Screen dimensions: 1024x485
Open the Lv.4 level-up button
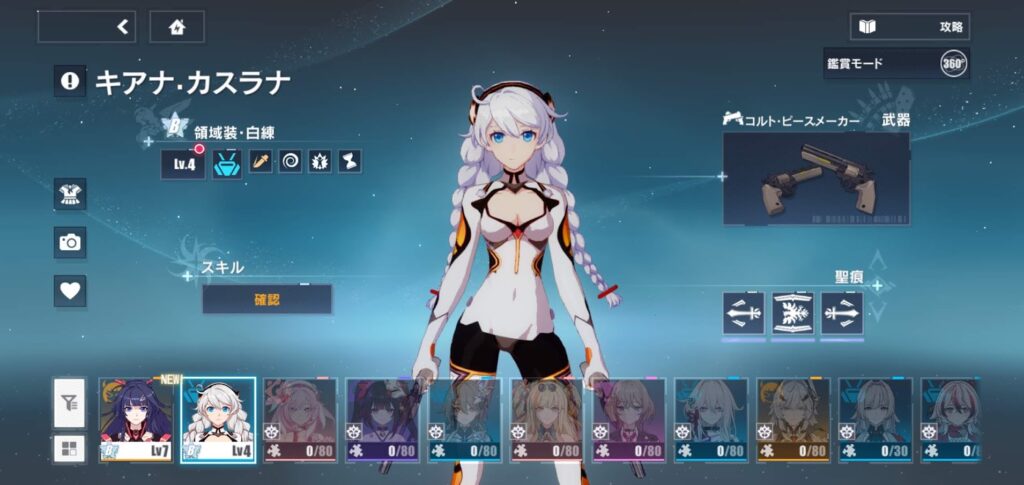pyautogui.click(x=183, y=163)
